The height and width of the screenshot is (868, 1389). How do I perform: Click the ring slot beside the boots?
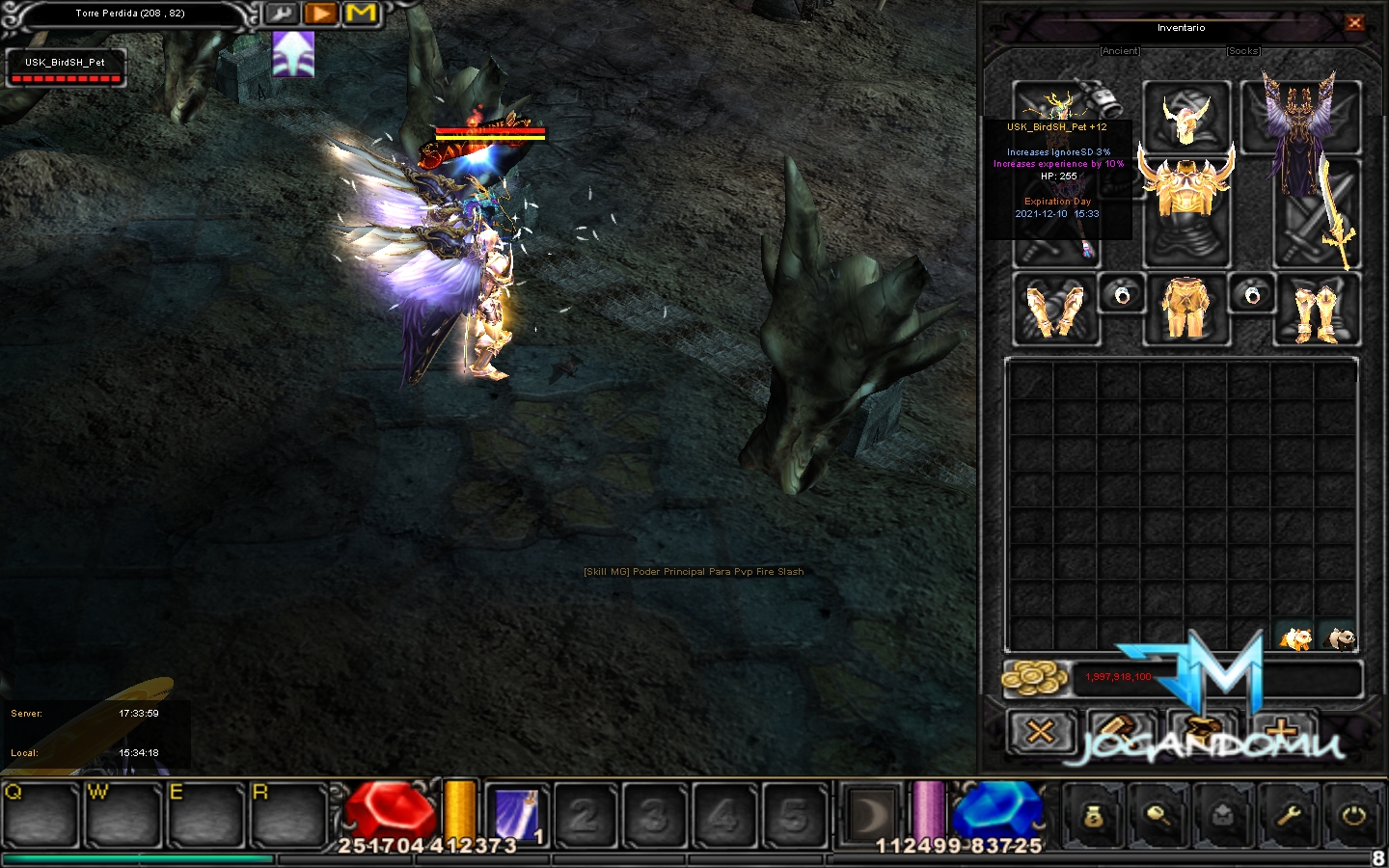[x=1252, y=294]
